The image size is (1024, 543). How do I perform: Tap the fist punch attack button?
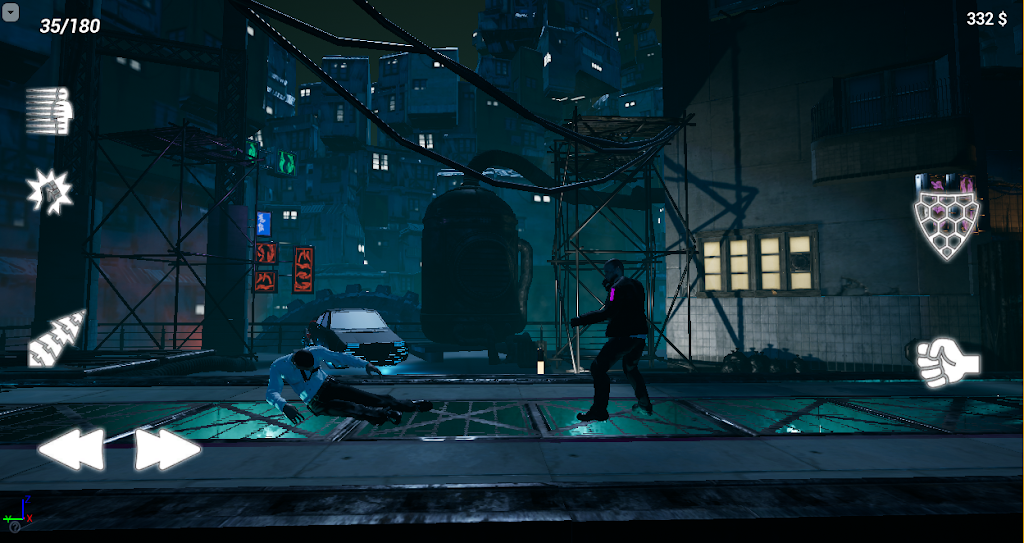point(947,362)
